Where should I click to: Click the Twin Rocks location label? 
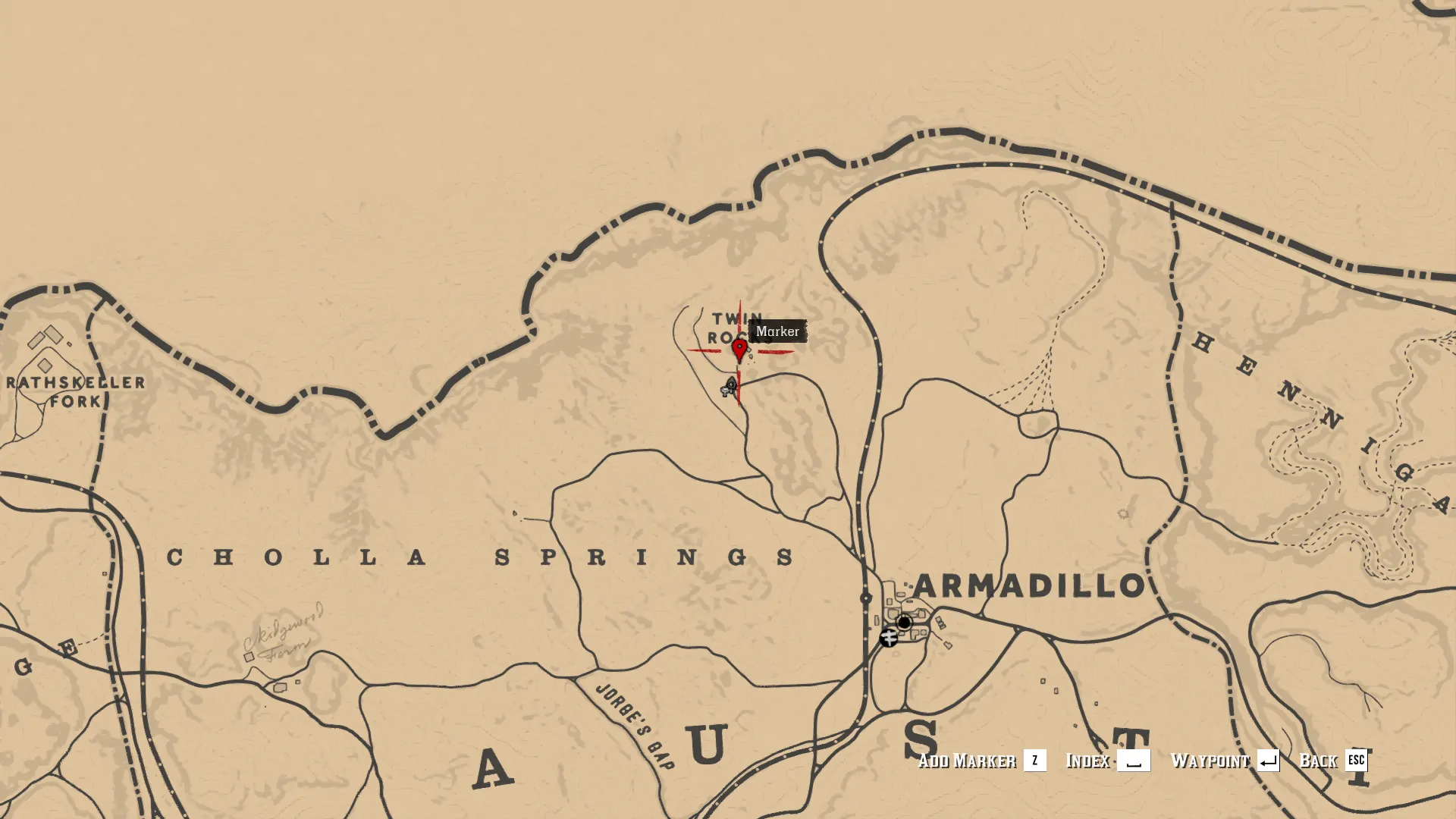point(734,328)
